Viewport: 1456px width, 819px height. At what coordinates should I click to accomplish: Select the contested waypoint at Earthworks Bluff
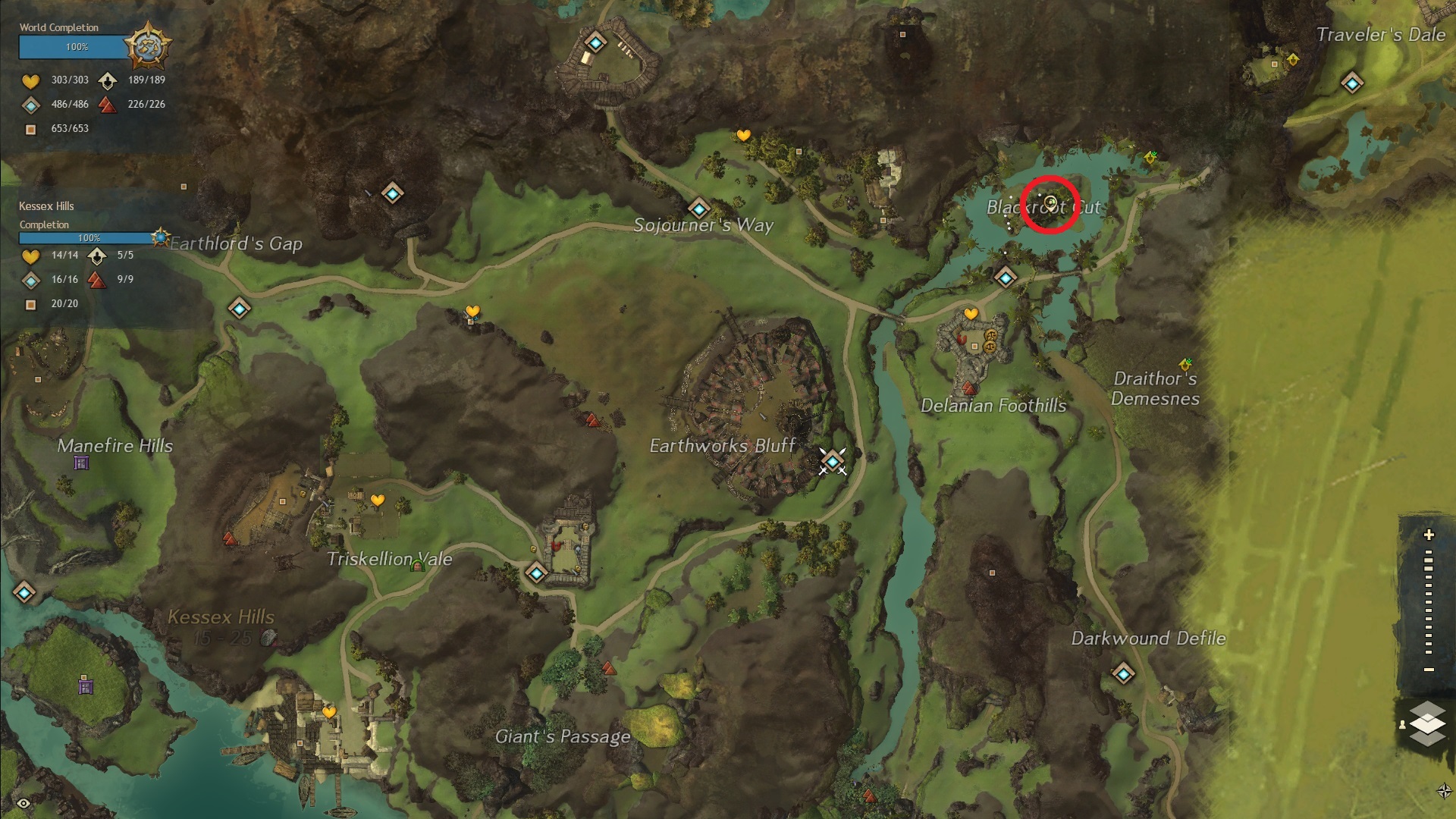833,460
